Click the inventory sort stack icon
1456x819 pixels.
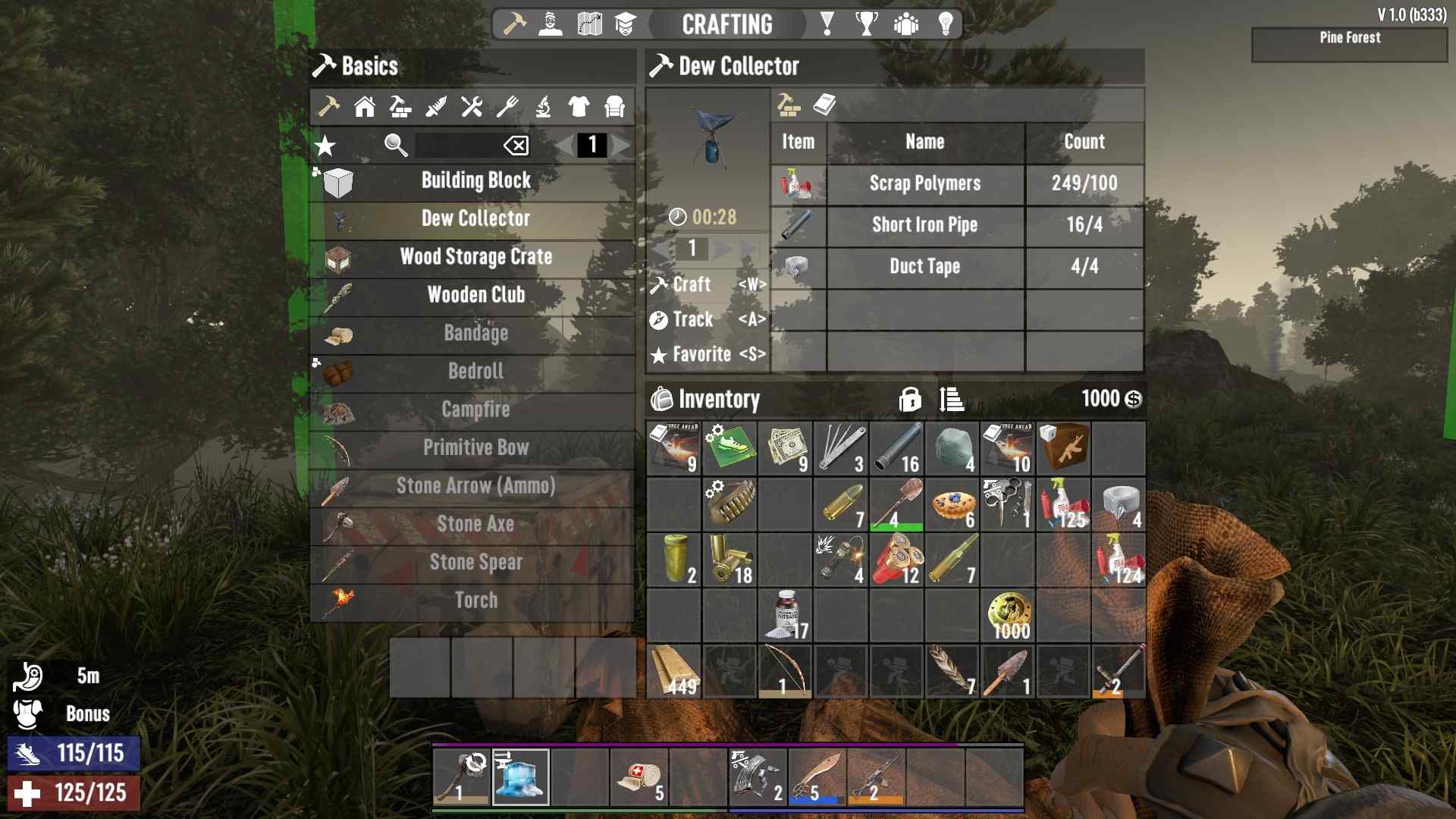pyautogui.click(x=950, y=398)
